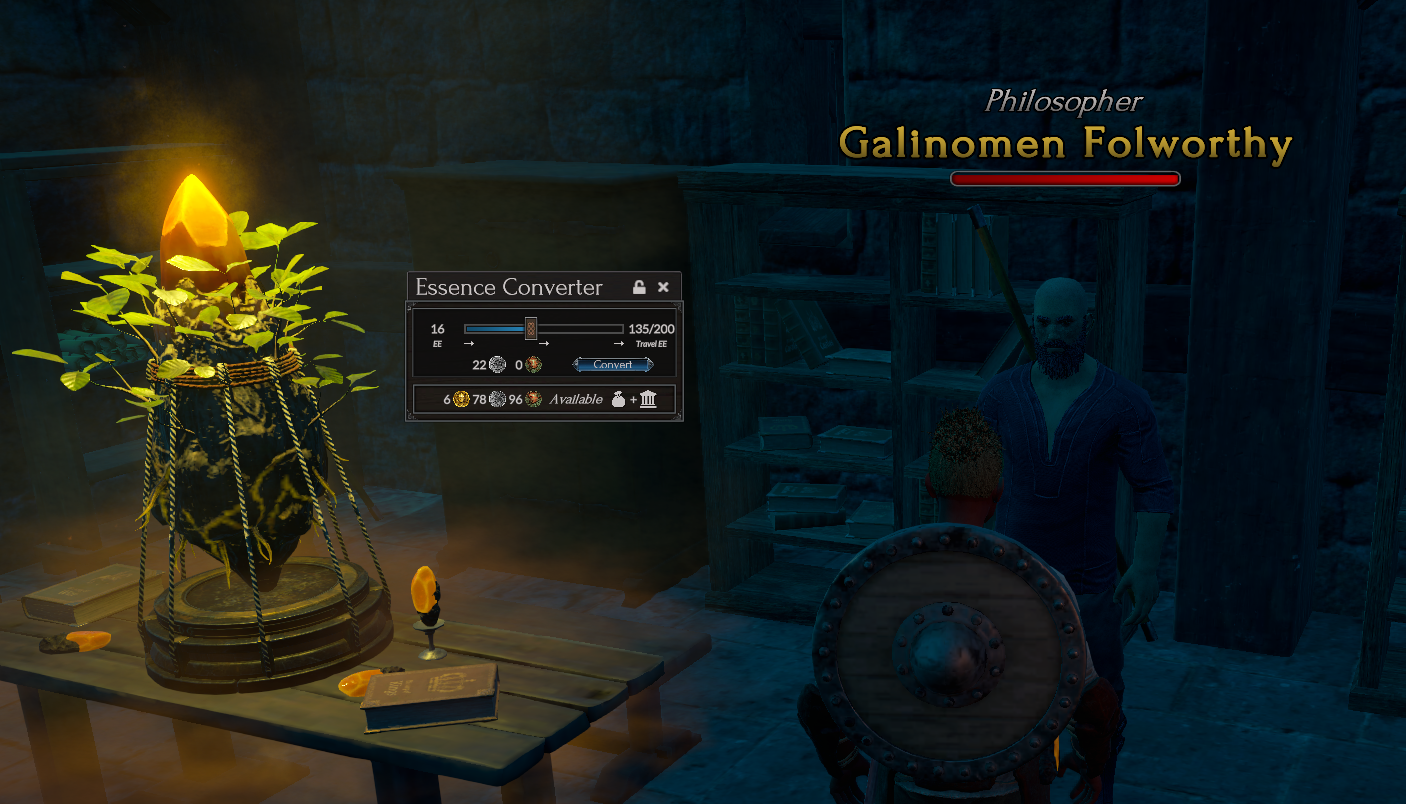This screenshot has height=804, width=1406.
Task: Select the money bag funds icon
Action: click(x=618, y=400)
